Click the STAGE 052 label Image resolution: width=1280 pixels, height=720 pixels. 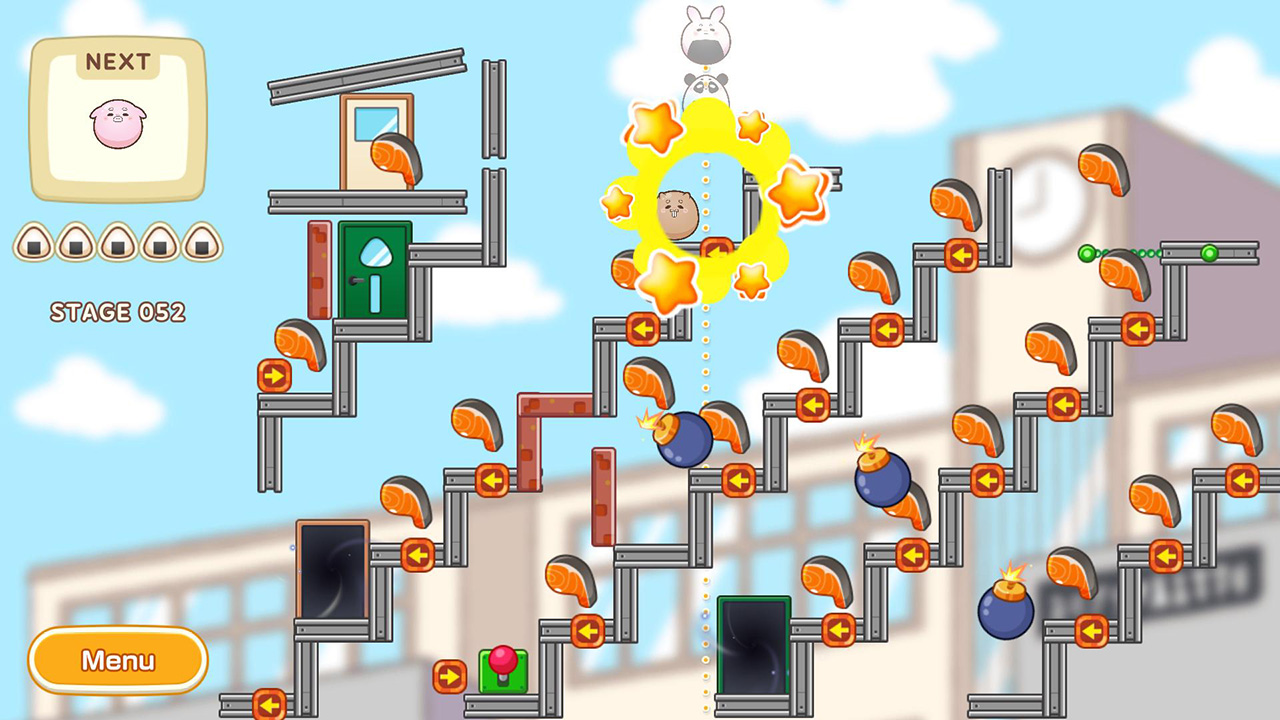(117, 312)
